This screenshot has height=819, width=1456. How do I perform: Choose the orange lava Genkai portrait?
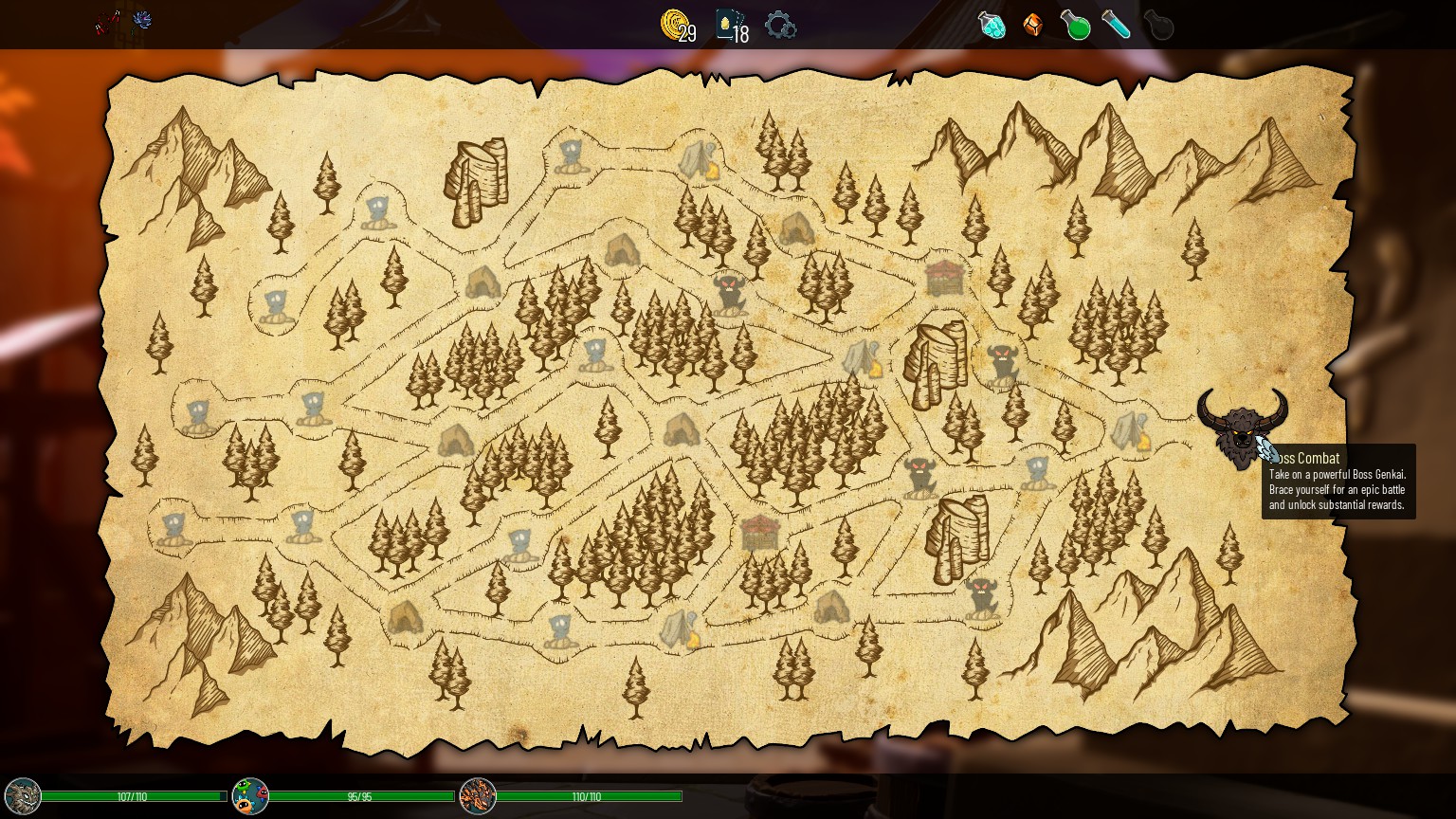(x=478, y=796)
